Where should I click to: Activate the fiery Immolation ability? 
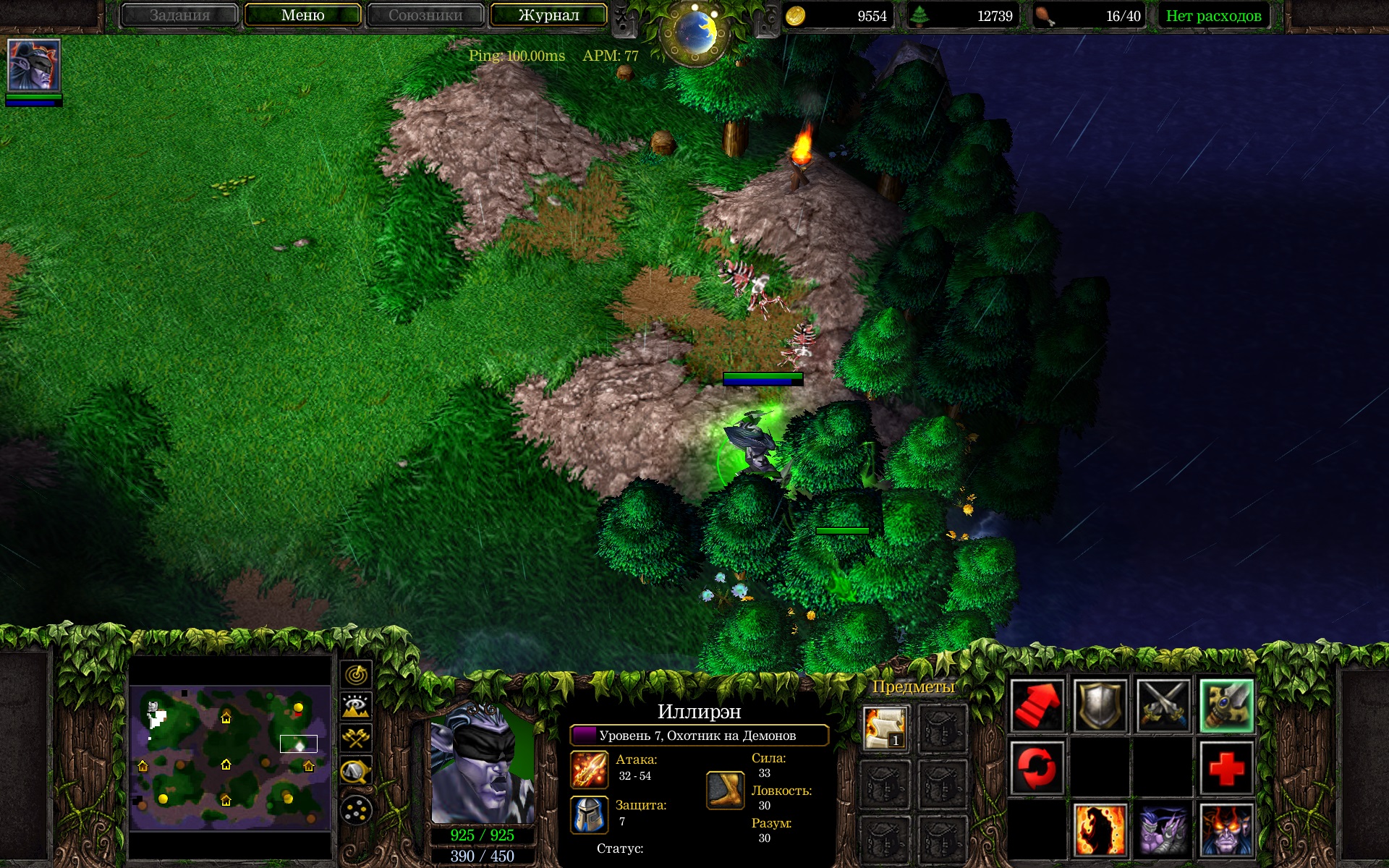point(1100,830)
